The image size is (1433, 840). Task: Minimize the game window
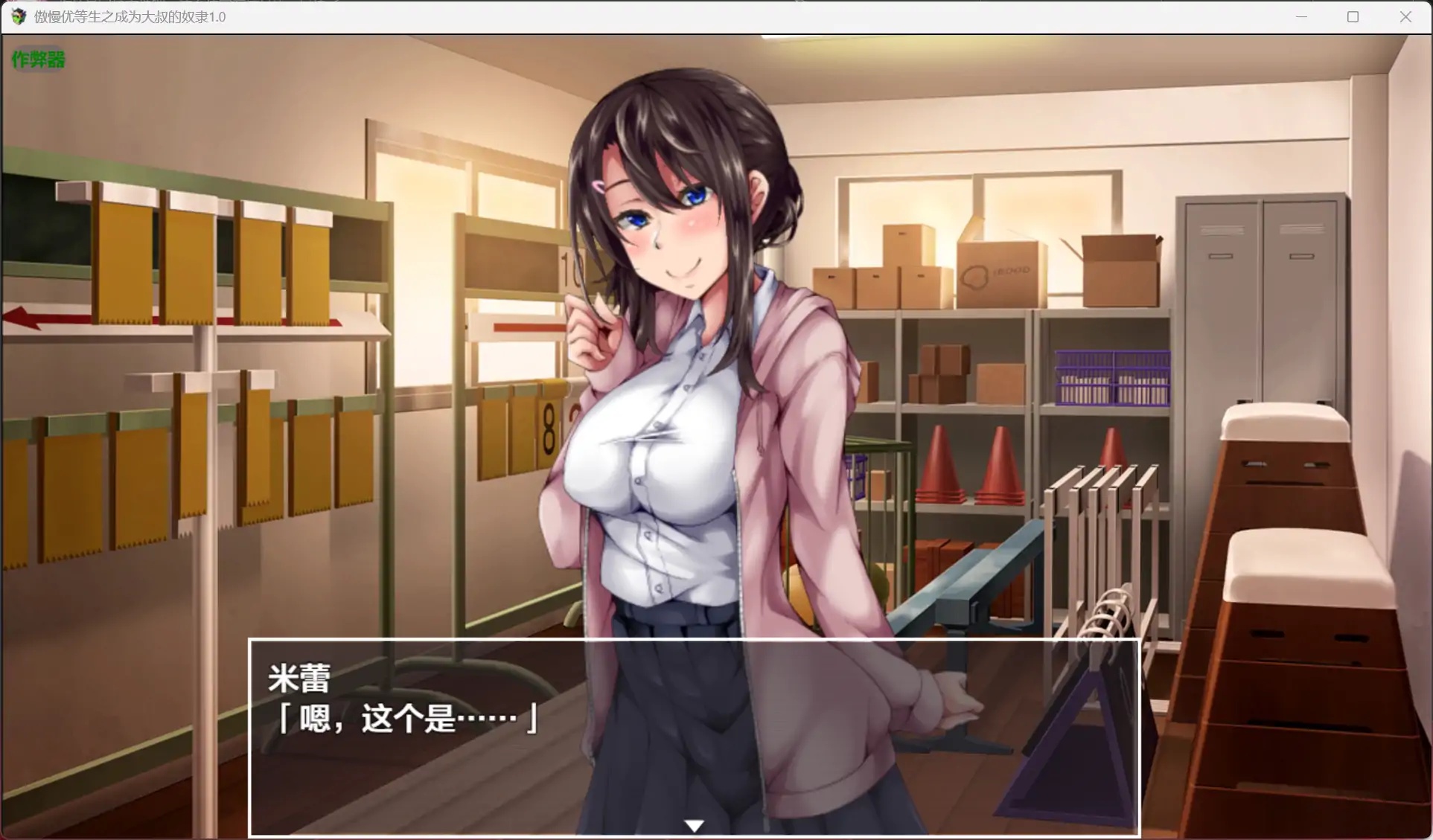(1301, 16)
